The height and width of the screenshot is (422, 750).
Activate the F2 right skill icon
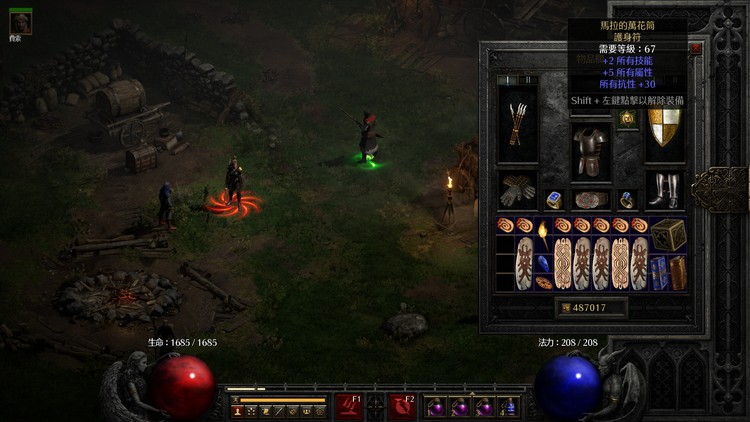(x=403, y=405)
